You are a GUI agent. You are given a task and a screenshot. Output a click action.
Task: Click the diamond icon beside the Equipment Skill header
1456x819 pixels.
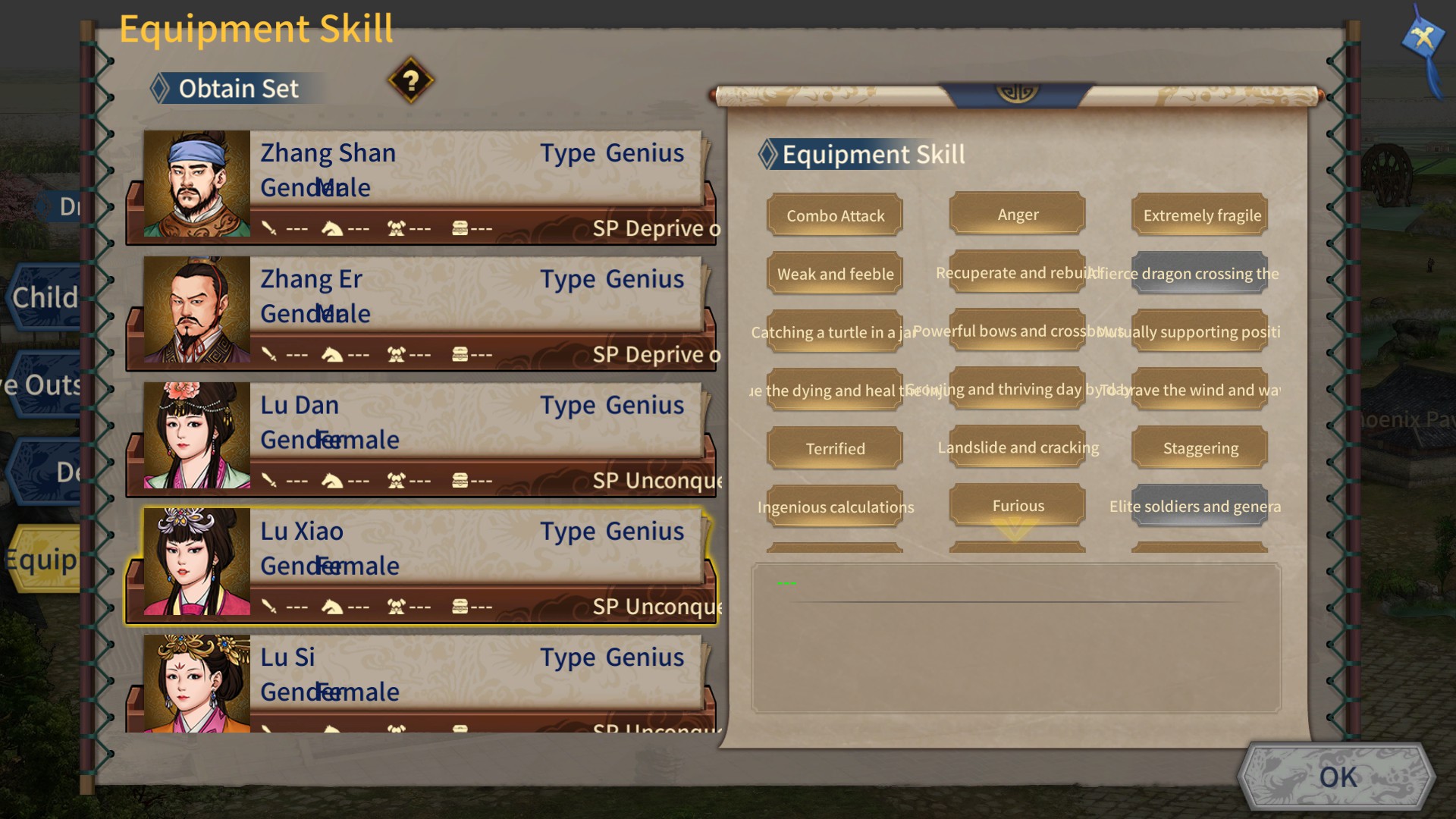tap(768, 155)
